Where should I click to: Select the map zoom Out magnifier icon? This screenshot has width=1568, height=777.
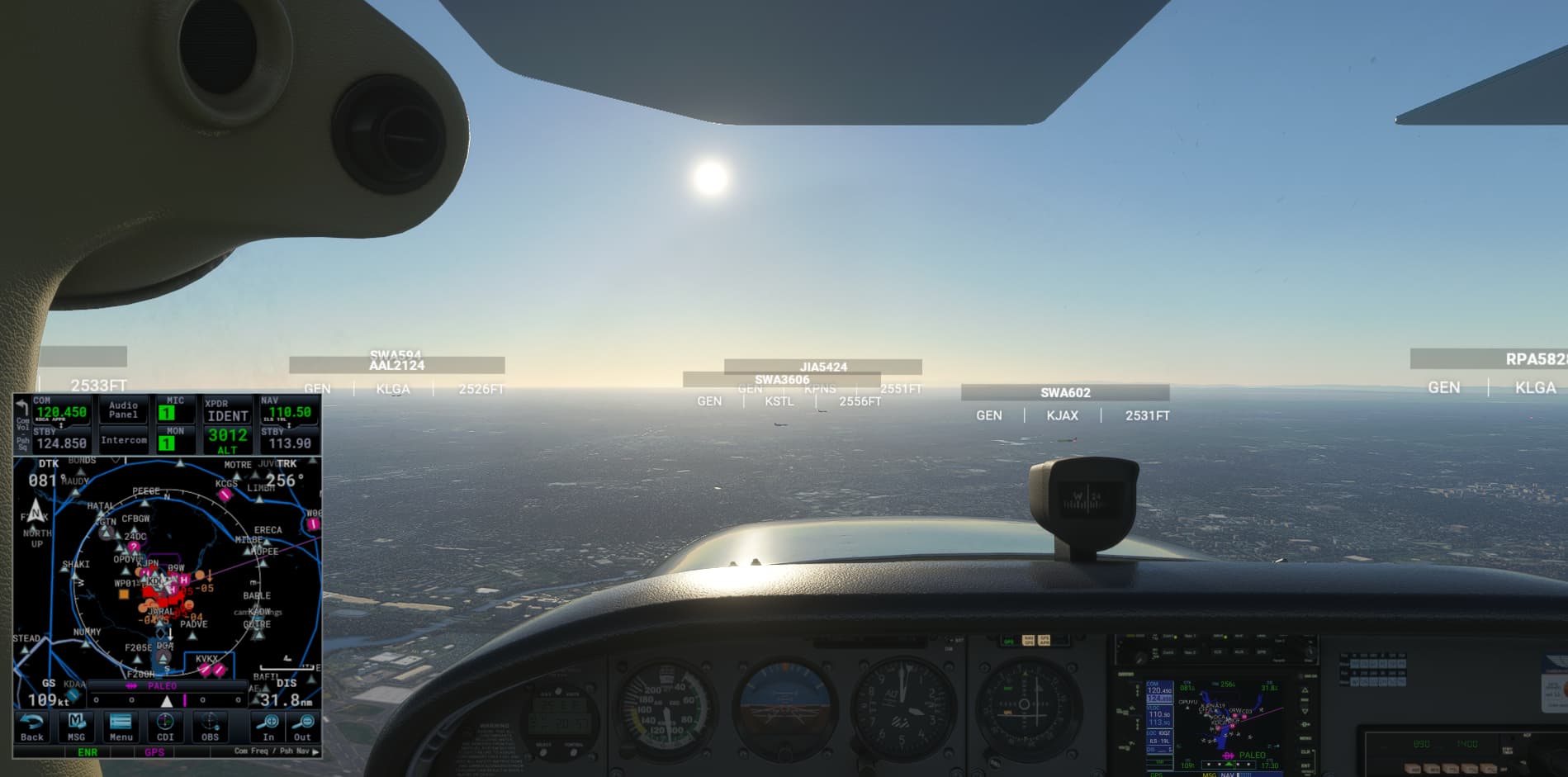[303, 720]
